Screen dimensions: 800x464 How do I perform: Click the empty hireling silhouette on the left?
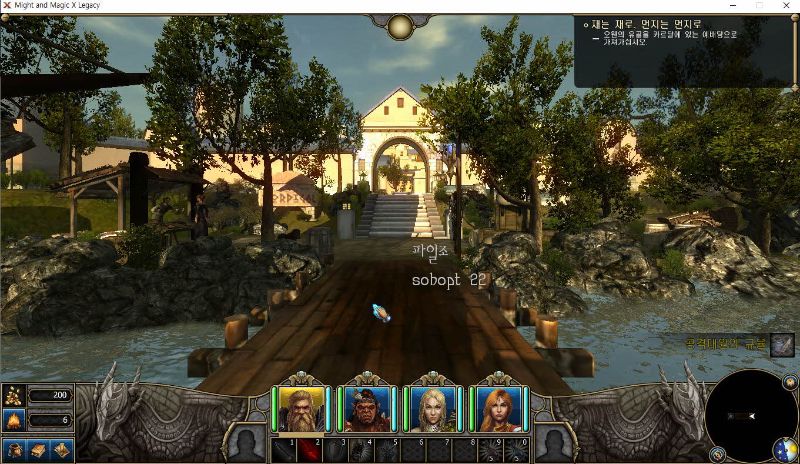246,440
